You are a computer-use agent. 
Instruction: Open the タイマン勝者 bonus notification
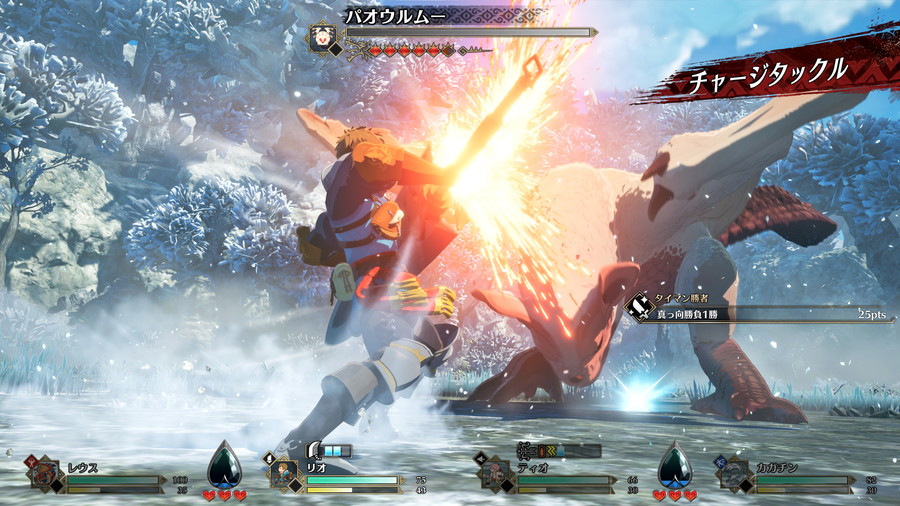tap(755, 306)
